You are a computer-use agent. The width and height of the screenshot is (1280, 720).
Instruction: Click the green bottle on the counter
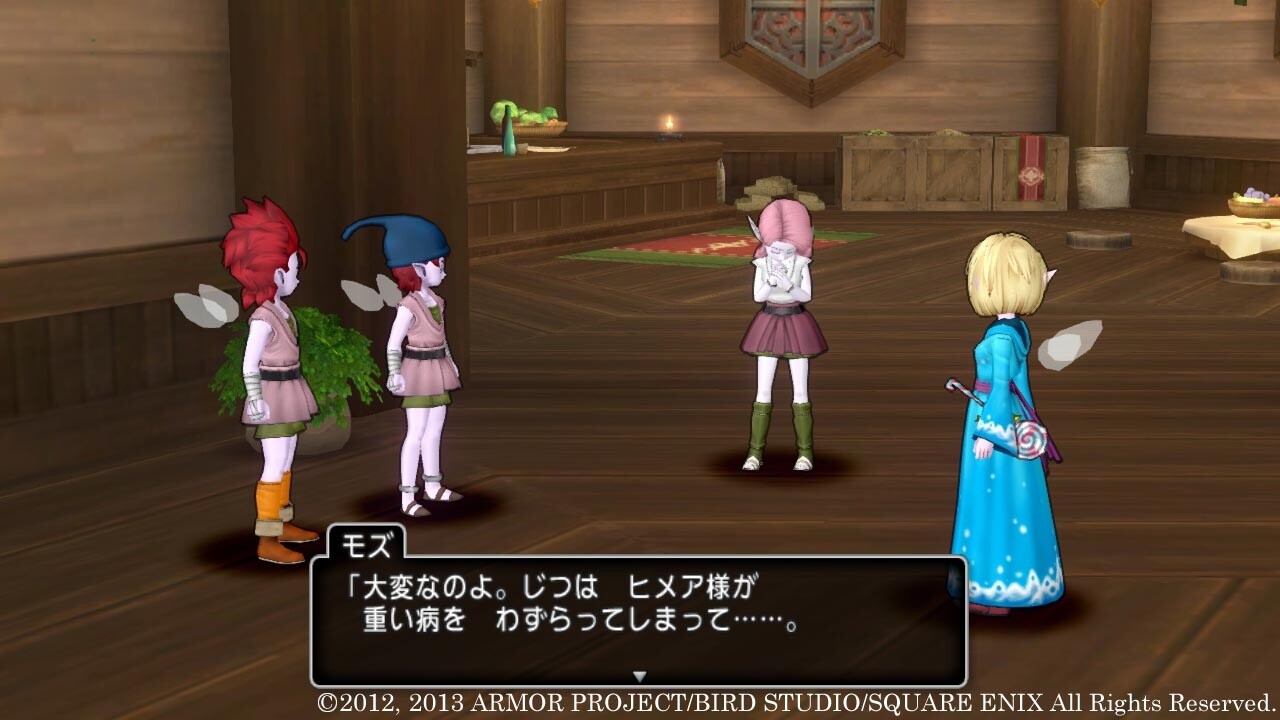click(510, 140)
